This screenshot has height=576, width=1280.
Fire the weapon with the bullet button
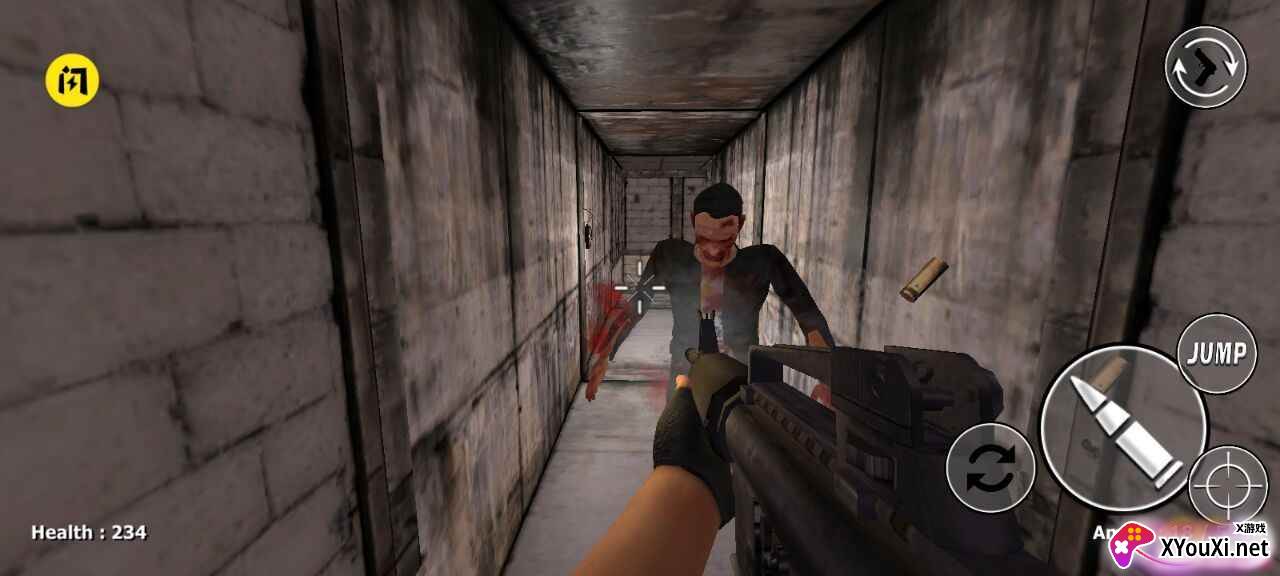[x=1122, y=428]
